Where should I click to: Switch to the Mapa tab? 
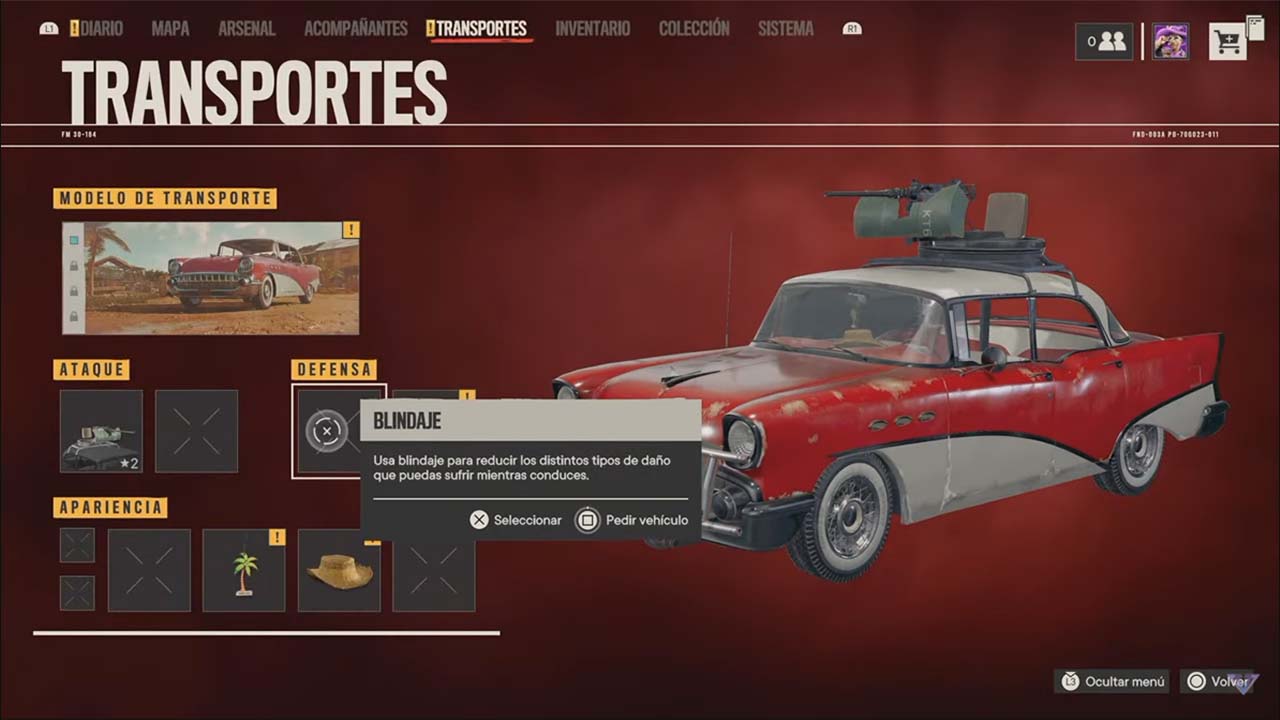[170, 29]
